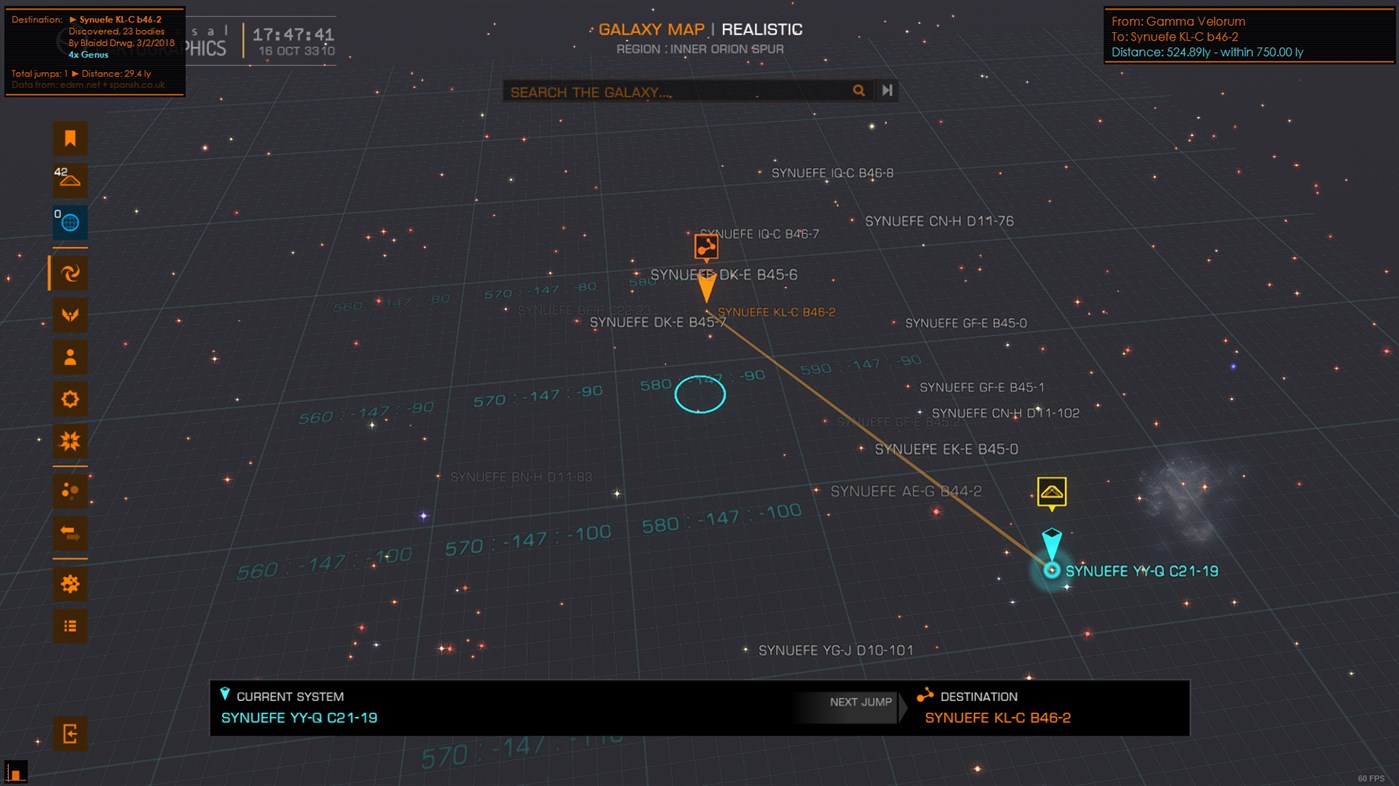Open the Powerplay panel icon
Viewport: 1399px width, 786px height.
coord(70,314)
